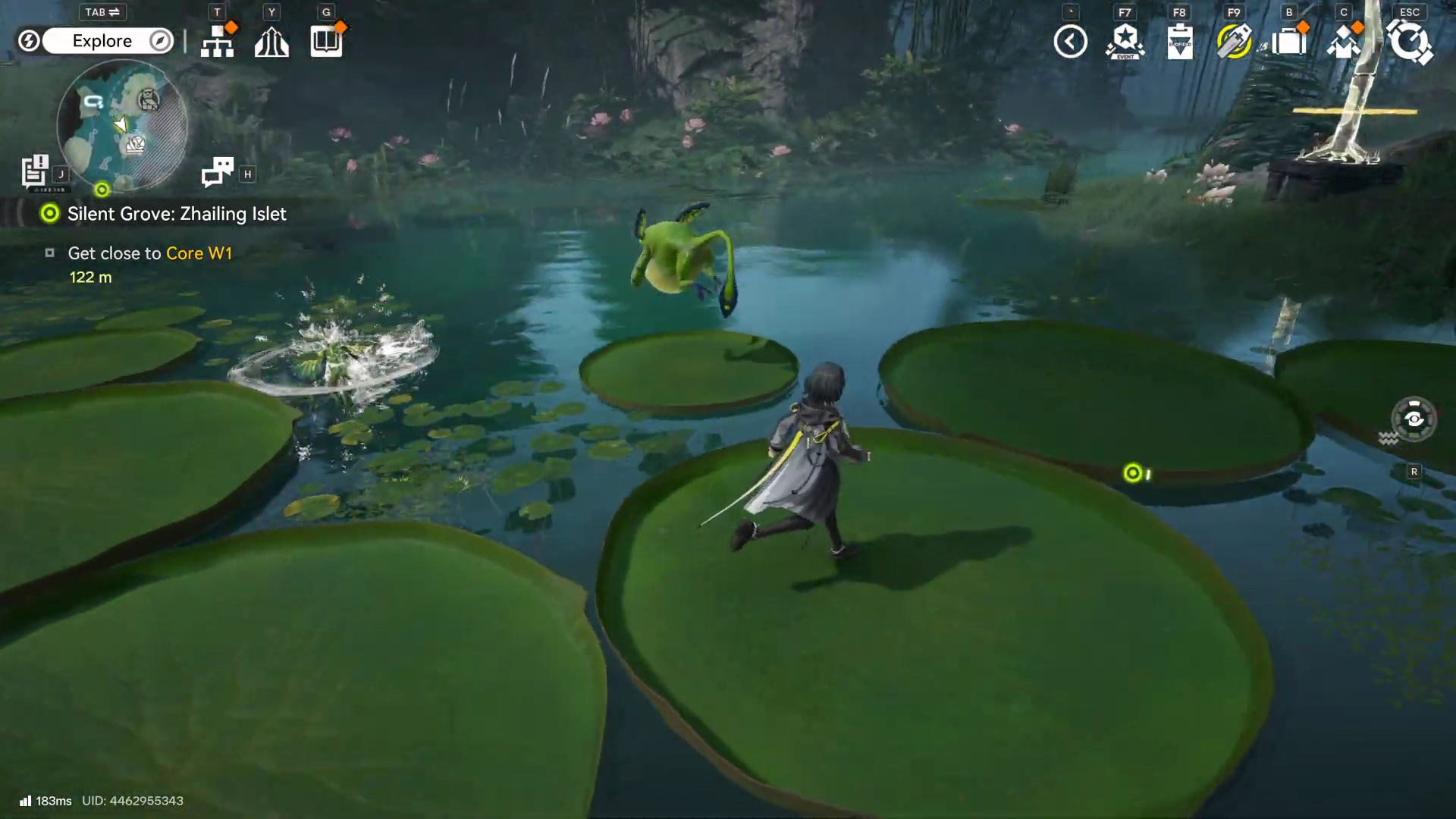Activate the eye scan button on right edge

pyautogui.click(x=1414, y=419)
